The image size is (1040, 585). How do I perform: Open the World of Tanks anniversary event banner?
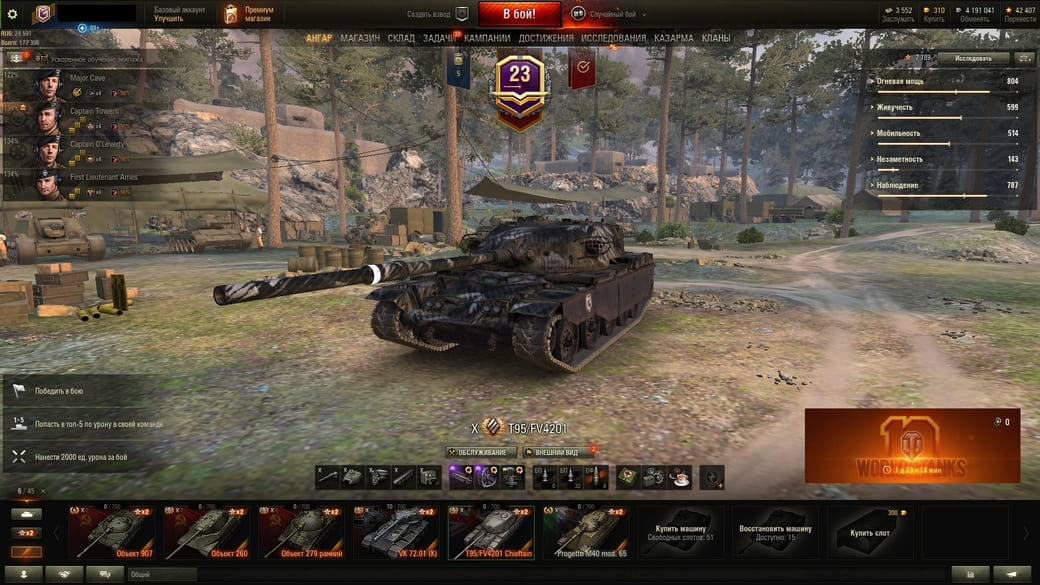pos(912,446)
